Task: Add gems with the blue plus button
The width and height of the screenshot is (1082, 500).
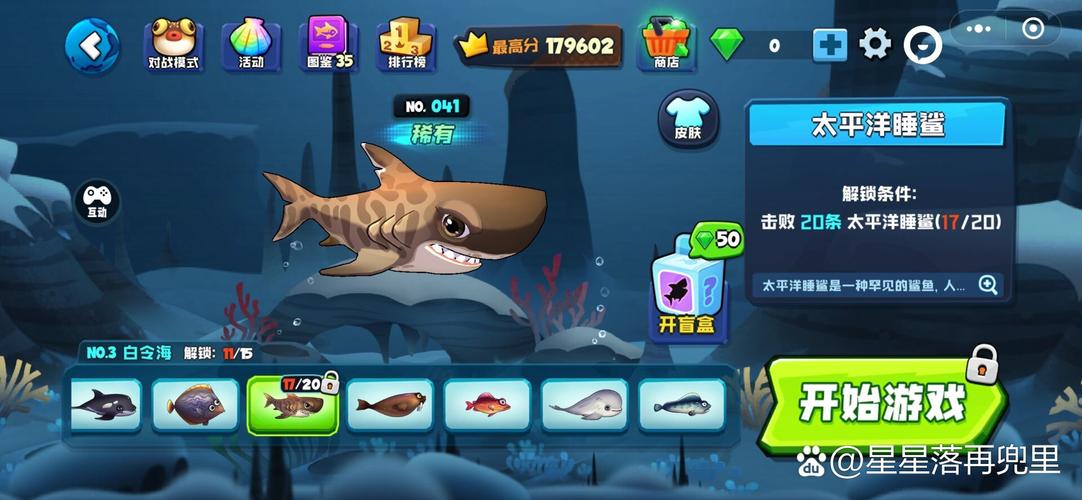Action: [829, 45]
